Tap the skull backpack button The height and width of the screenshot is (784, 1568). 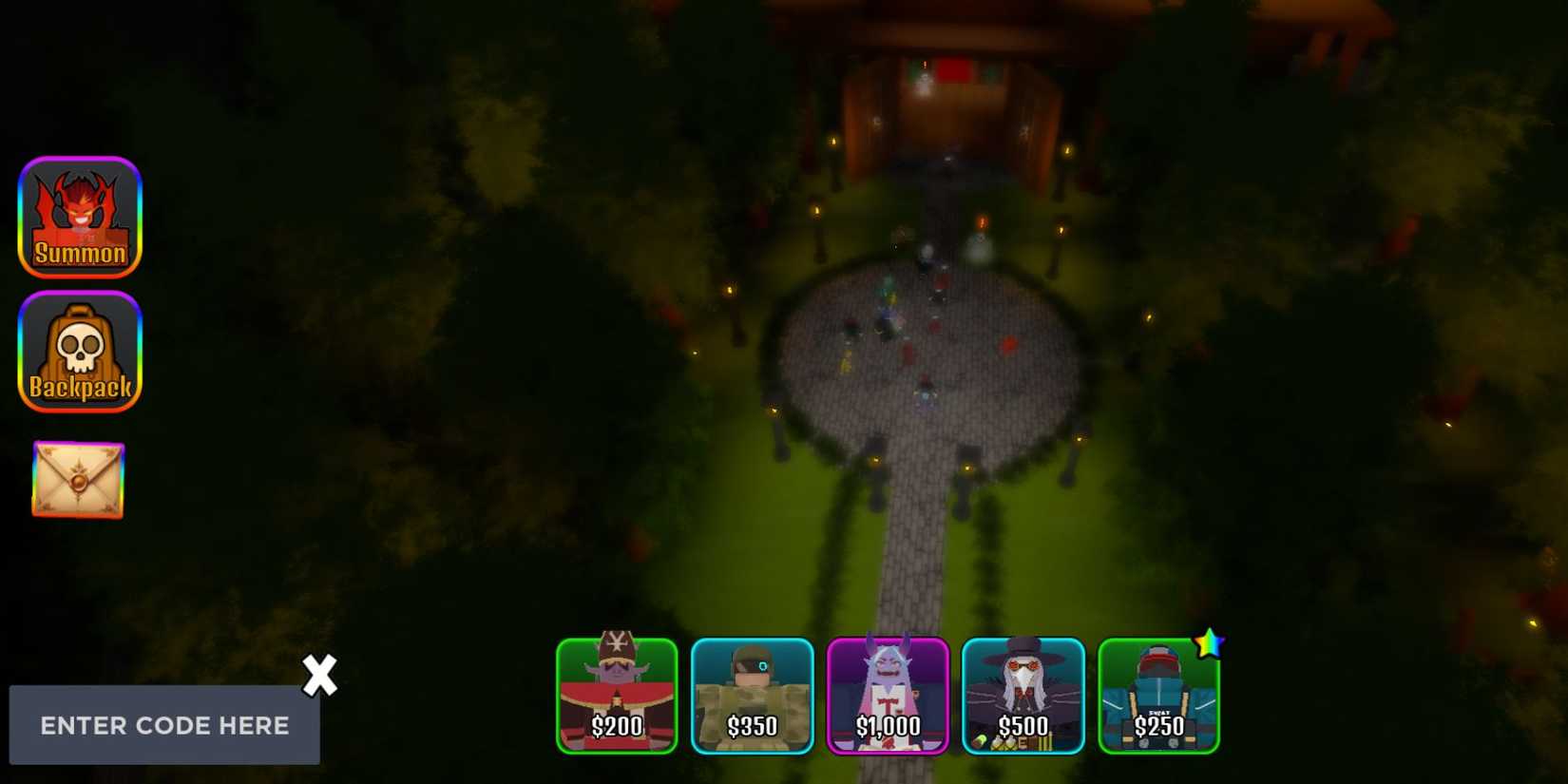tap(80, 353)
